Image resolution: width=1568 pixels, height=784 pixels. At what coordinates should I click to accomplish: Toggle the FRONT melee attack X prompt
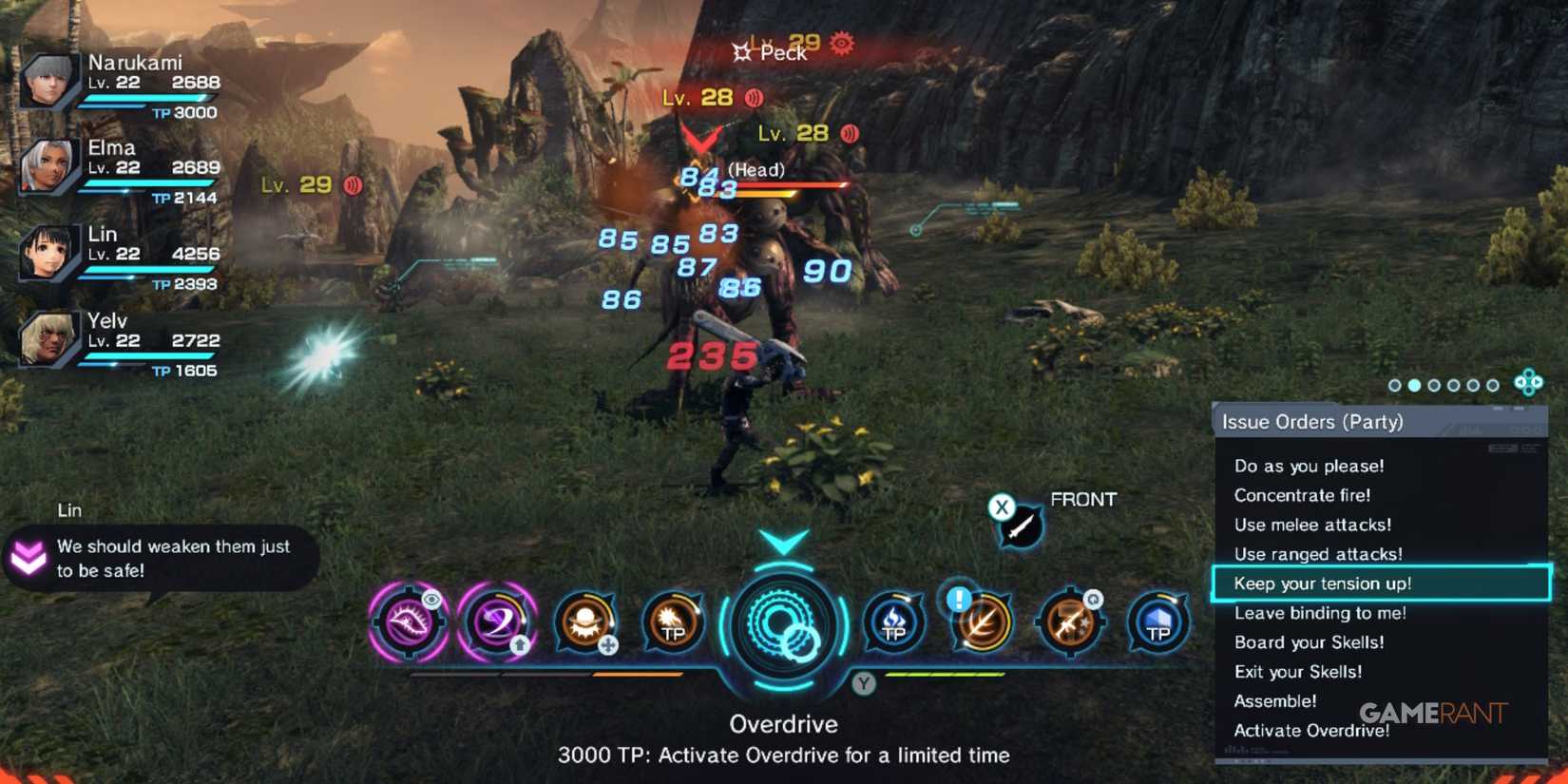(1003, 508)
